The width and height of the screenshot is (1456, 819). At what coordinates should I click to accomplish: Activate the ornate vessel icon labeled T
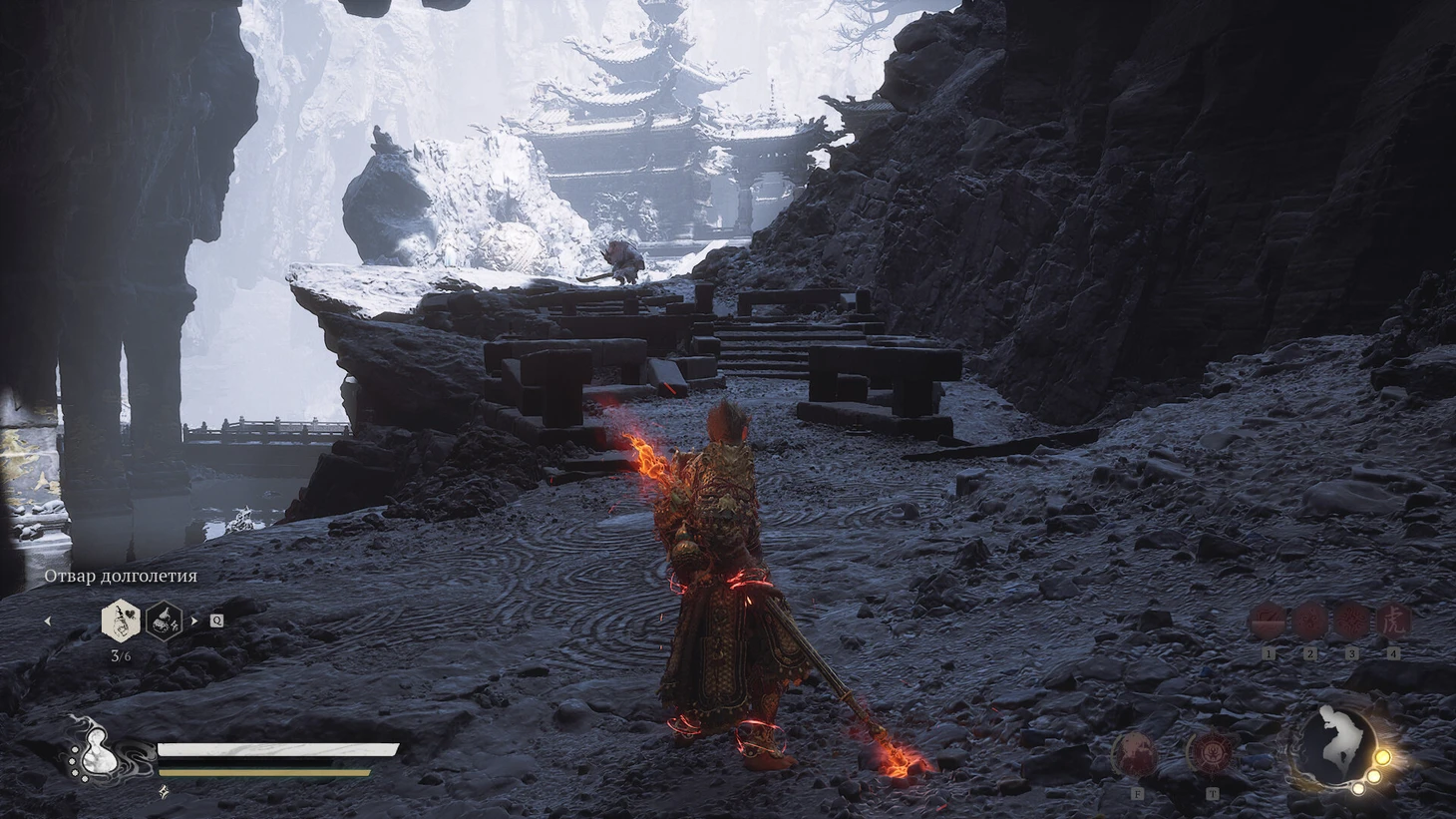pyautogui.click(x=1212, y=752)
